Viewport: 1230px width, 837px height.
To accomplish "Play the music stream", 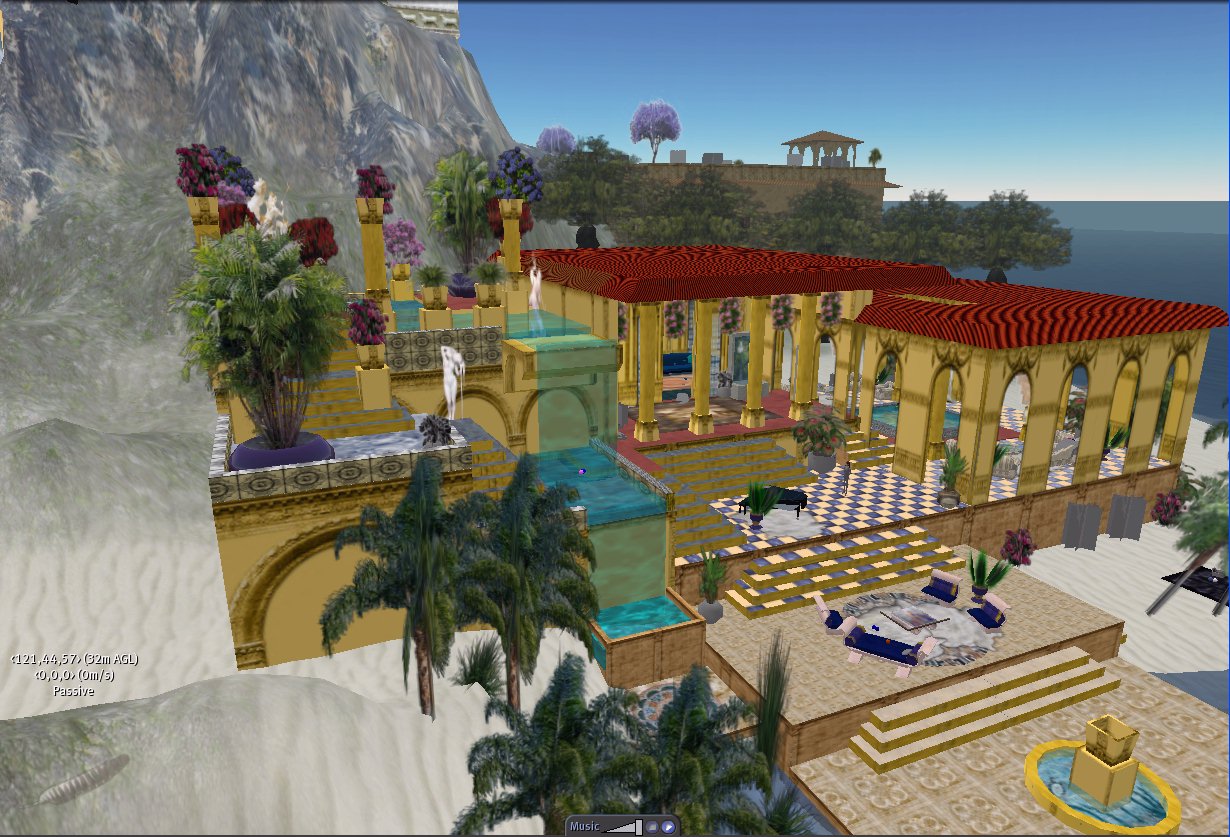I will click(x=667, y=827).
